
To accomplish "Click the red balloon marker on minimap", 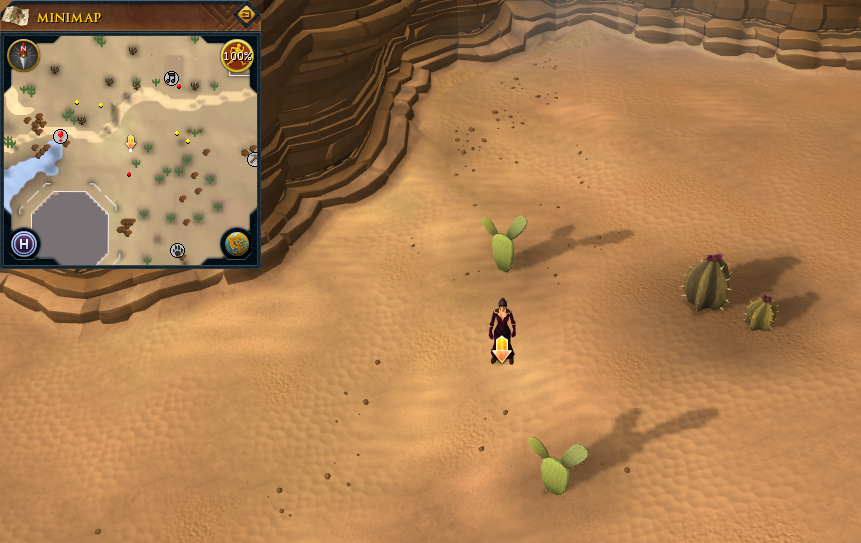I will [x=60, y=135].
